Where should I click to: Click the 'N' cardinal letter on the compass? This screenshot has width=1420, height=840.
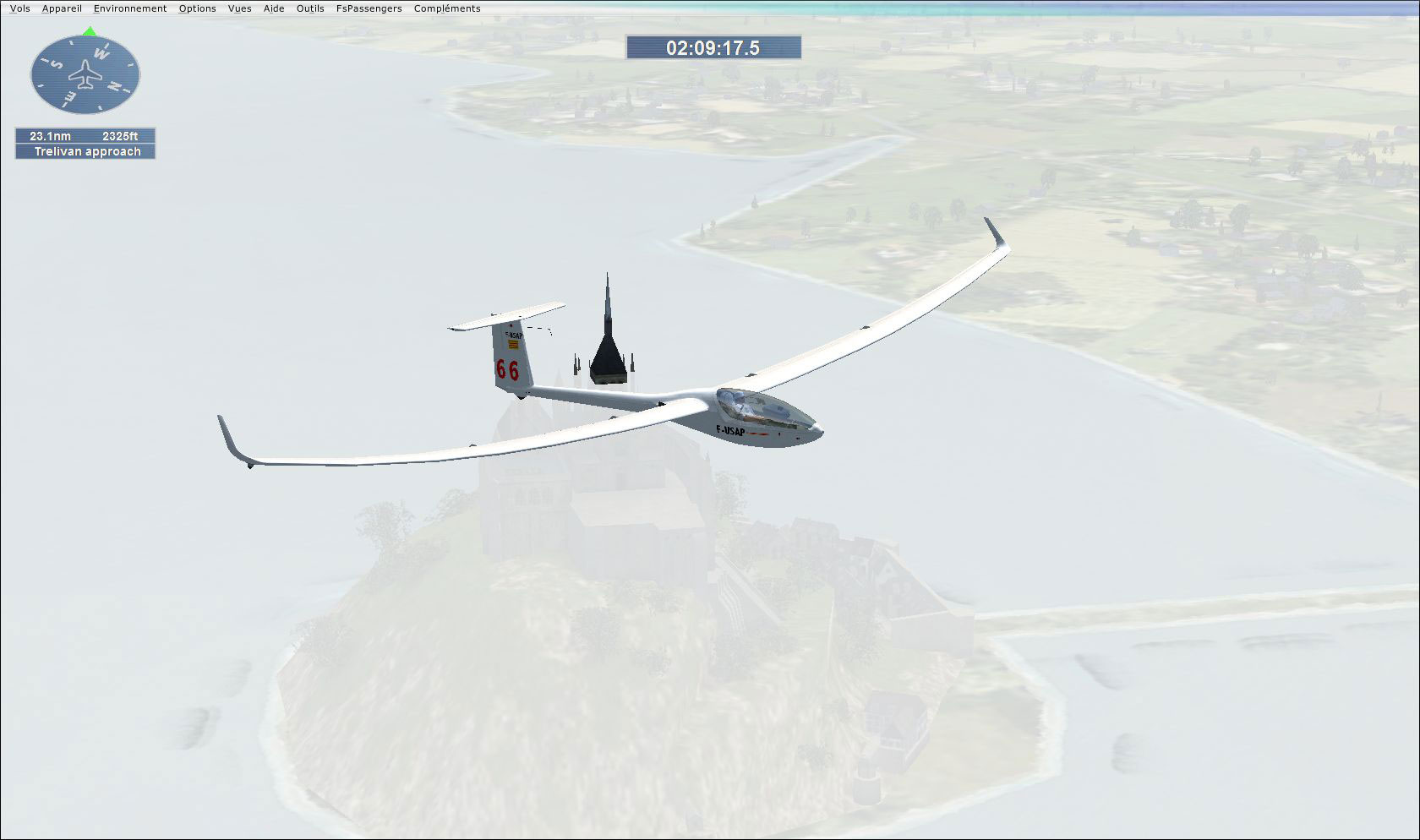(x=114, y=85)
